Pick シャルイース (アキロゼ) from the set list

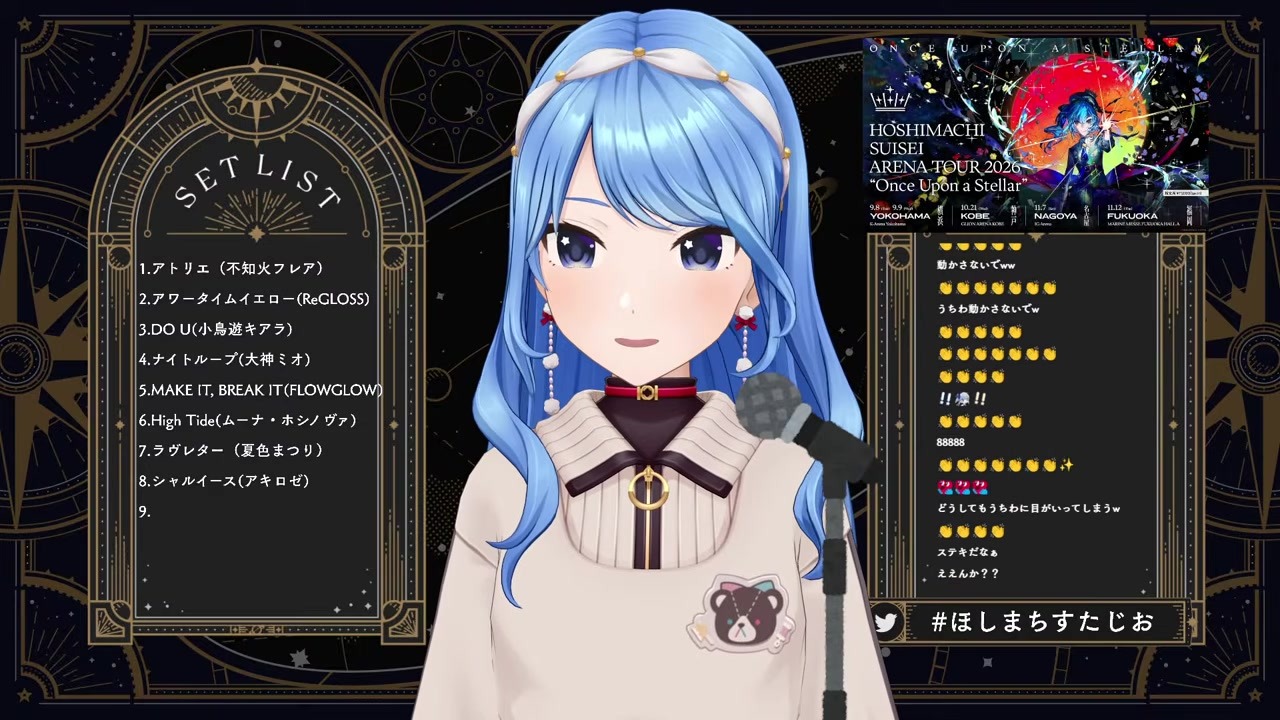(x=224, y=481)
